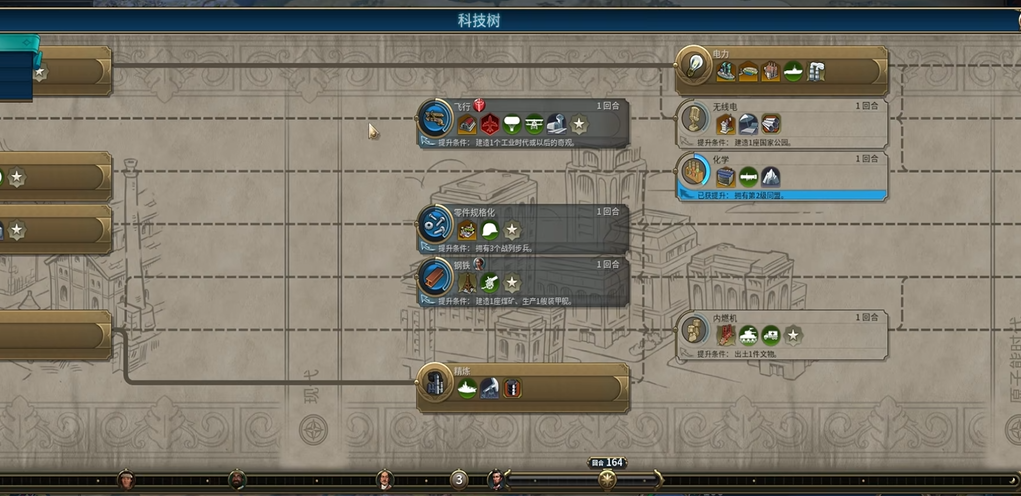Click the star turn marker on the timeline
This screenshot has width=1021, height=496.
[x=607, y=480]
